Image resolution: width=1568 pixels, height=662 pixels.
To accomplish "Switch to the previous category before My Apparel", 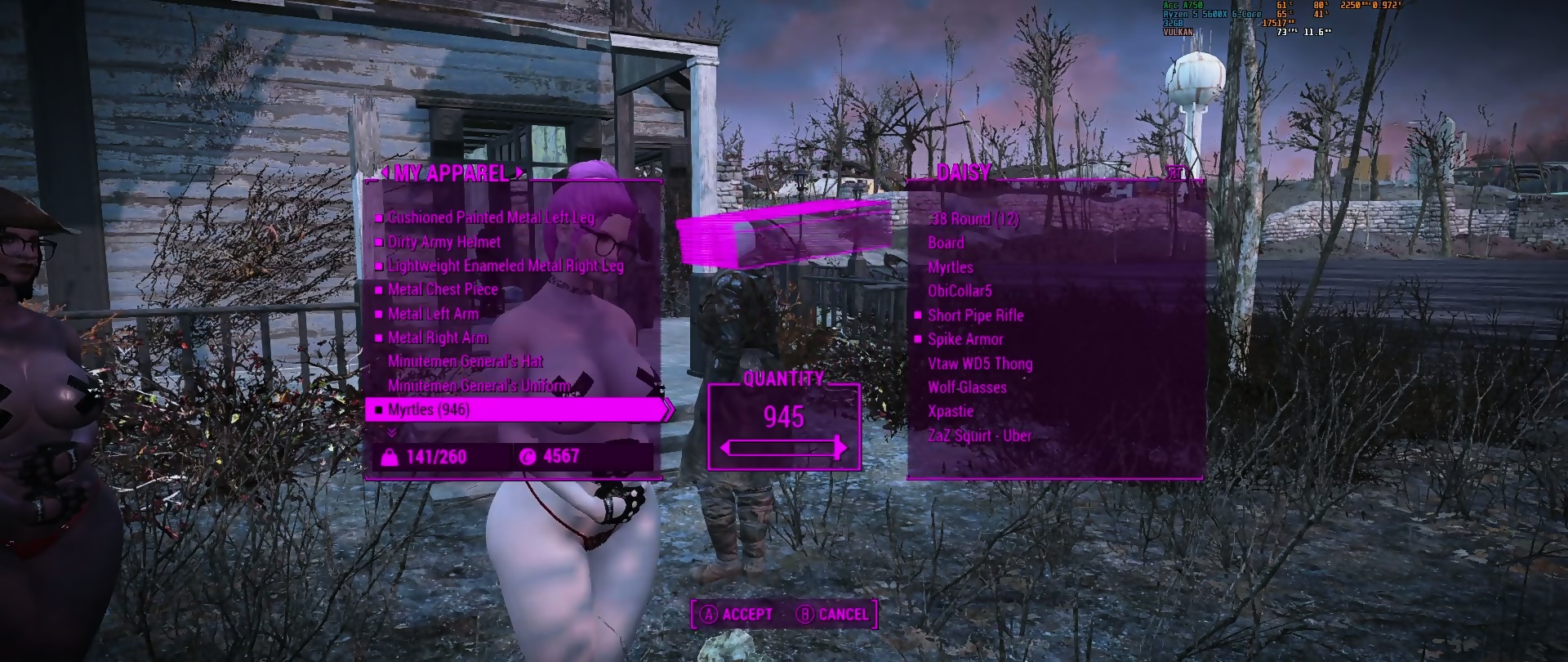I will (384, 172).
